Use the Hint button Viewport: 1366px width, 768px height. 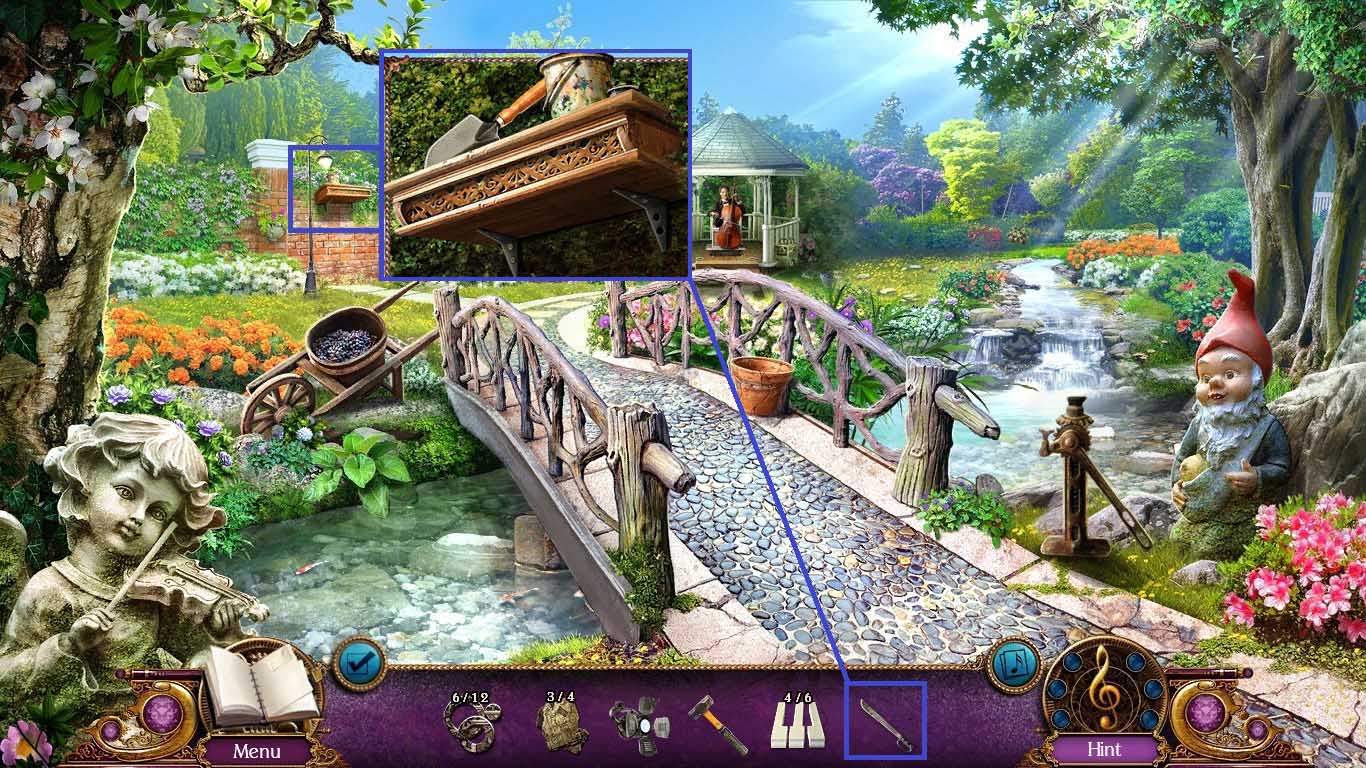1105,749
